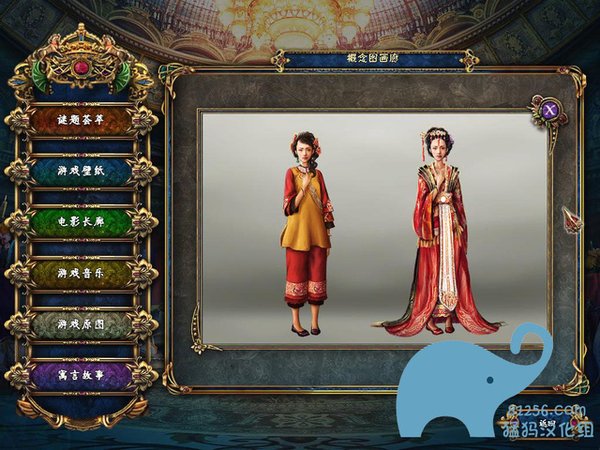
Task: Open the 游戏原图 concept art entry
Action: coord(82,324)
